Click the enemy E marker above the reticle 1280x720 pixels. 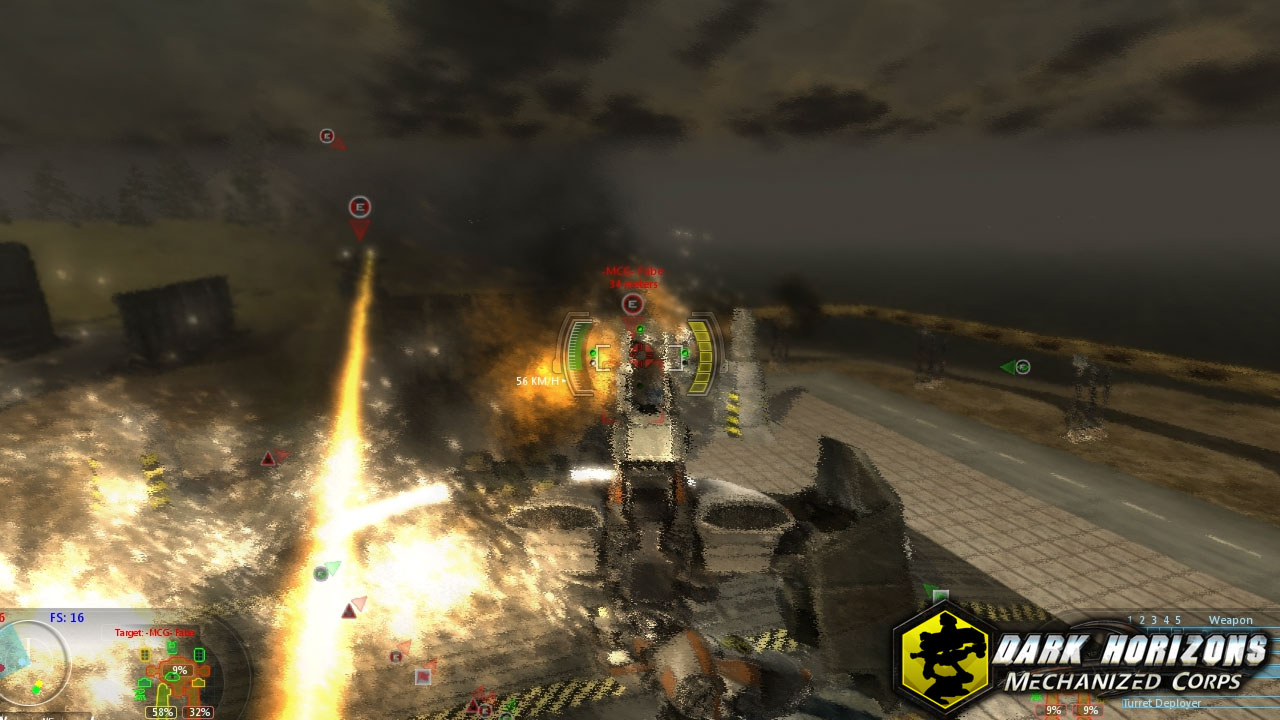[634, 305]
